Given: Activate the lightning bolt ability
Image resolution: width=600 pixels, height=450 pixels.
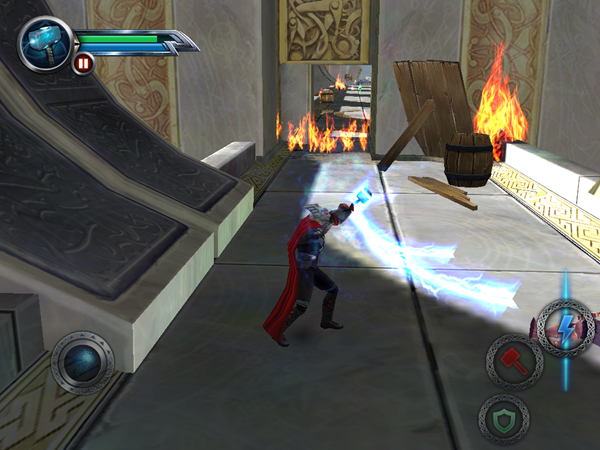Looking at the screenshot, I should tap(565, 326).
